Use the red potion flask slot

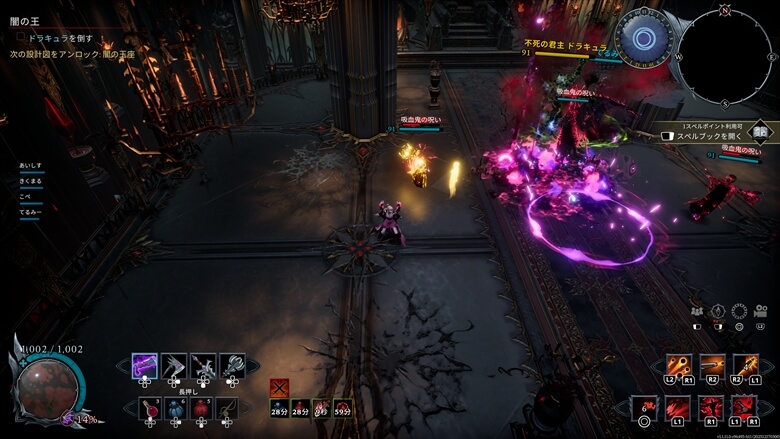click(x=150, y=407)
